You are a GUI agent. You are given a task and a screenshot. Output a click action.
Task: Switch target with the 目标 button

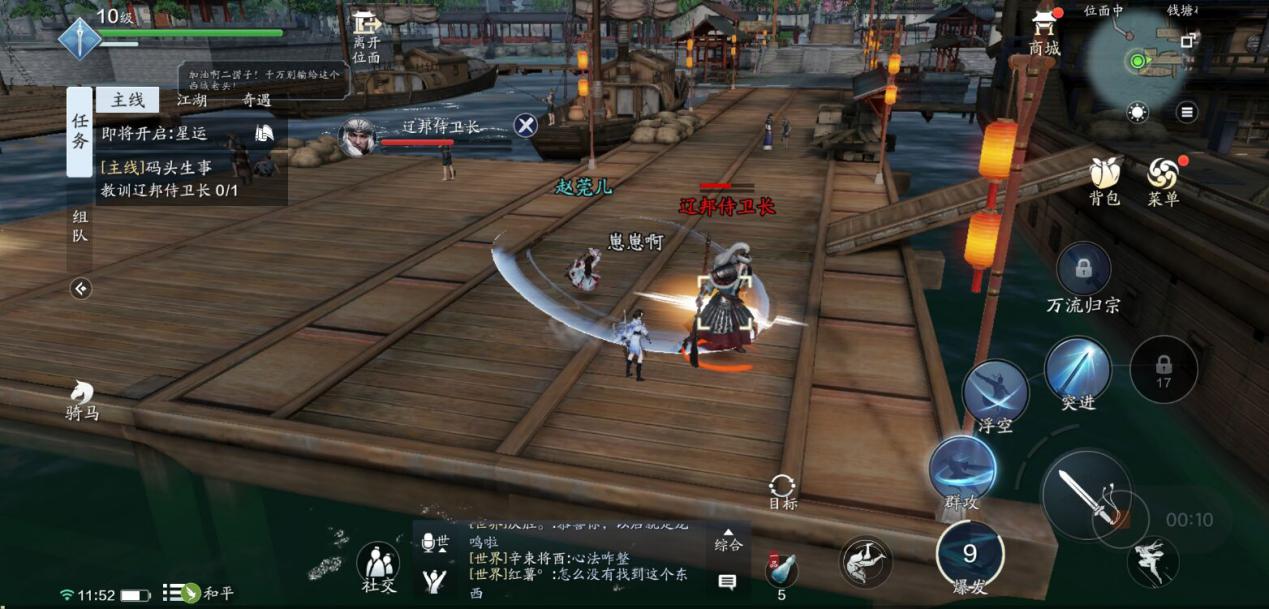point(782,490)
